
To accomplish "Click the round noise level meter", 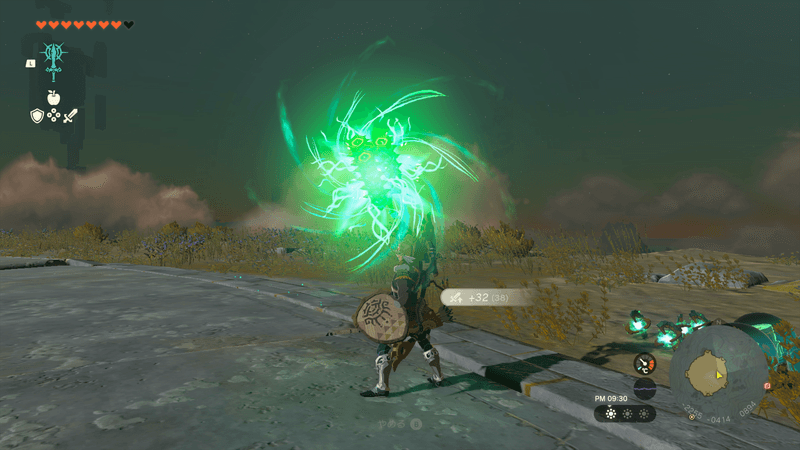I will [x=645, y=388].
